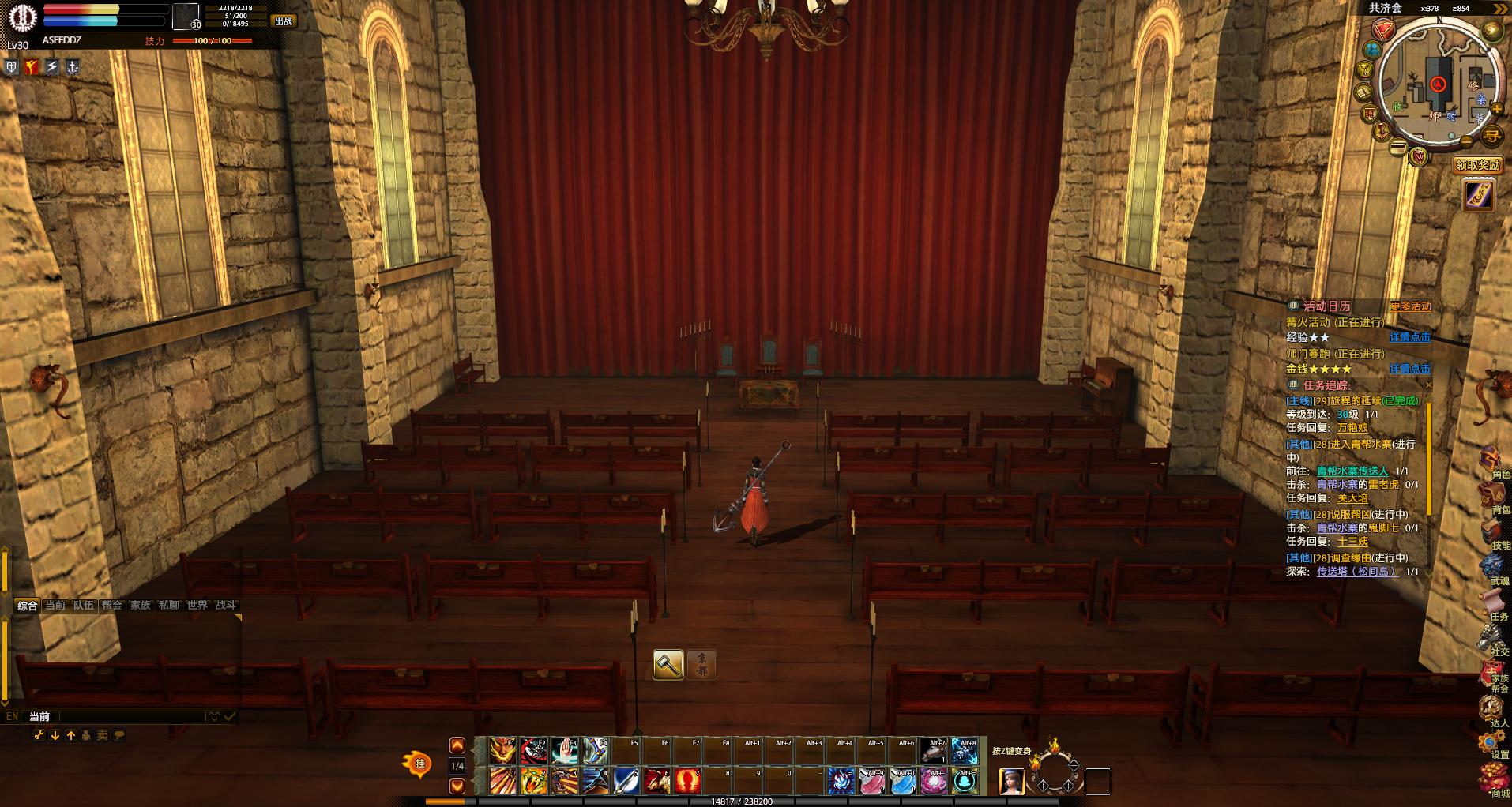Open the 设置 settings menu
Screen dimensions: 1512x807
[x=1493, y=743]
